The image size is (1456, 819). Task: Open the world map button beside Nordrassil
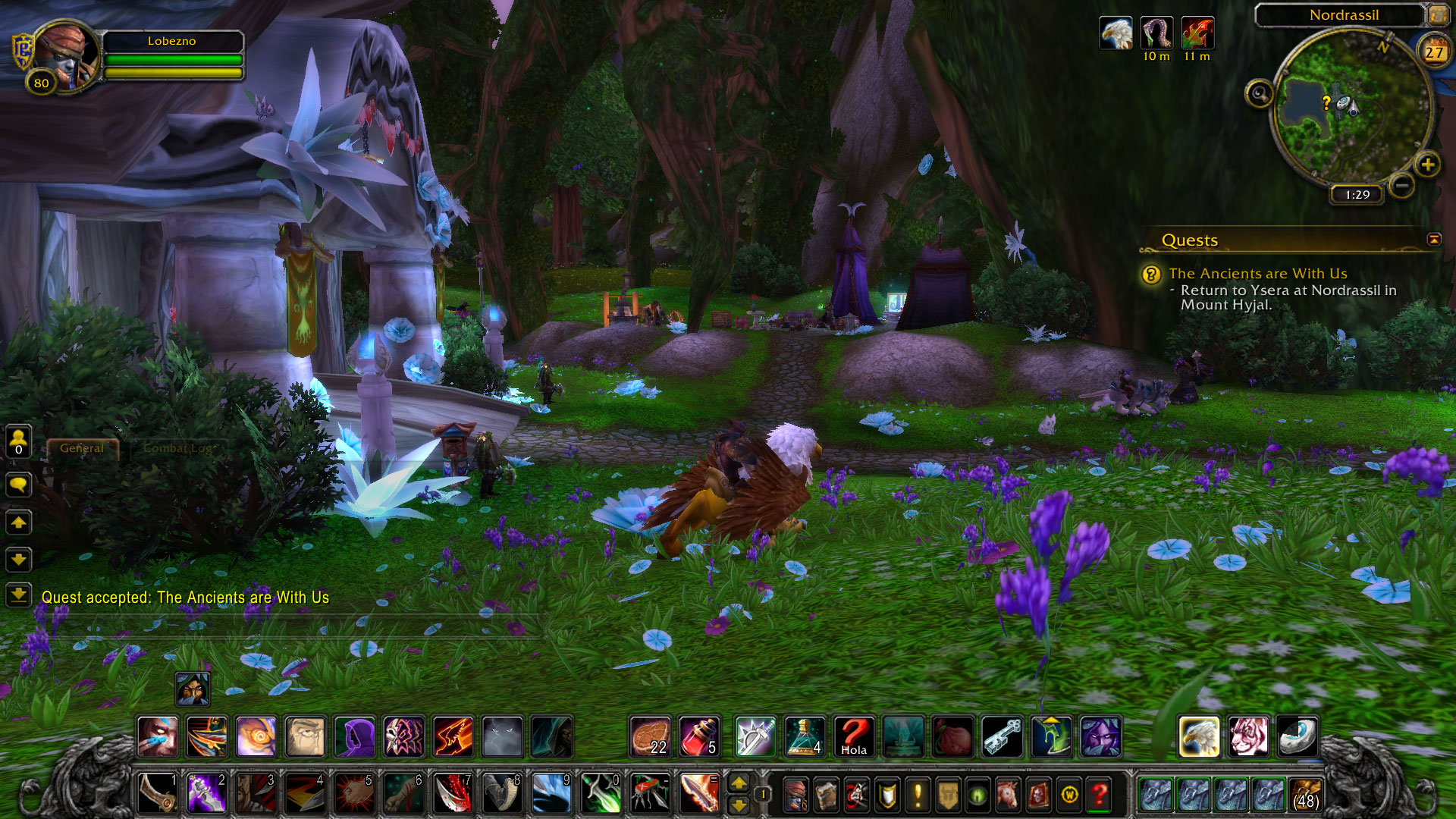tap(1436, 15)
